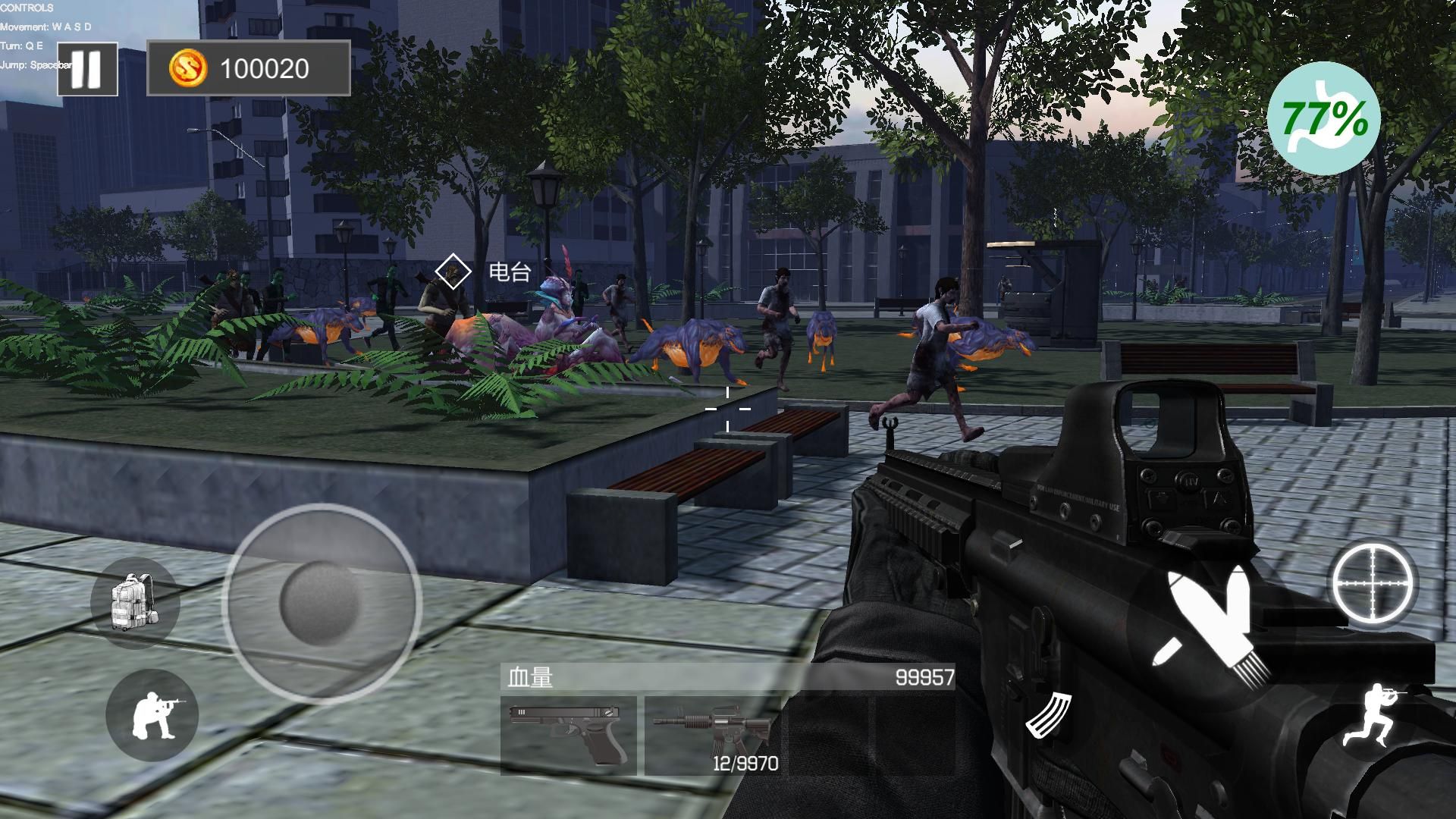The image size is (1456, 819).
Task: Aim down sights with the crosshair button
Action: tap(1374, 582)
